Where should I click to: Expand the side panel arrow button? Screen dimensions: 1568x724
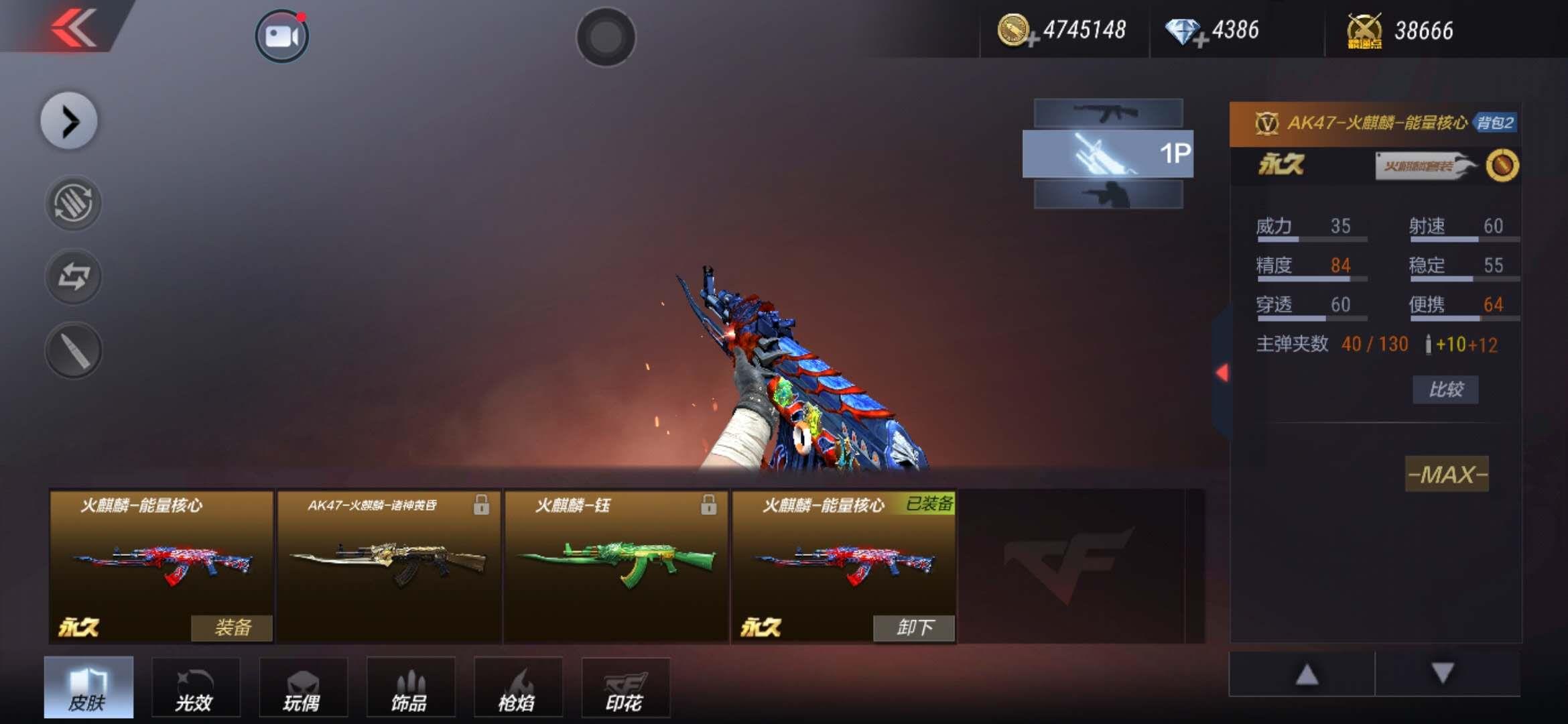(x=69, y=121)
